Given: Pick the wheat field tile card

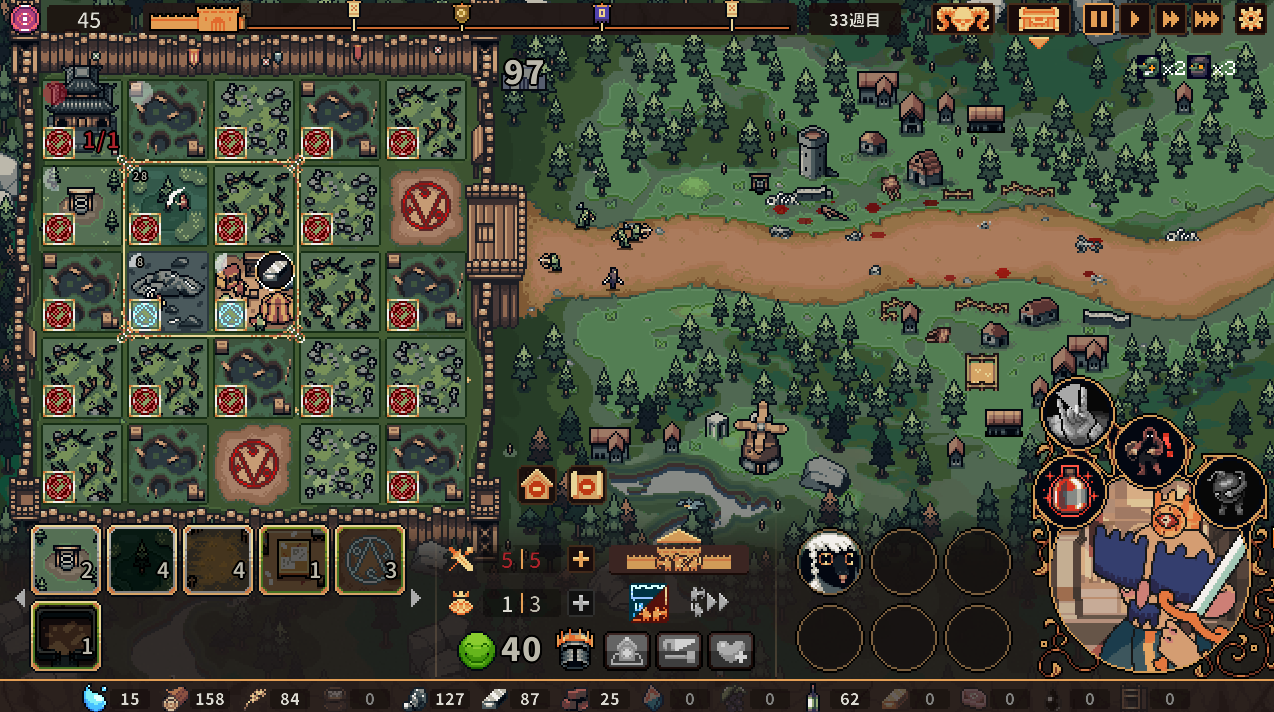Looking at the screenshot, I should coord(218,560).
